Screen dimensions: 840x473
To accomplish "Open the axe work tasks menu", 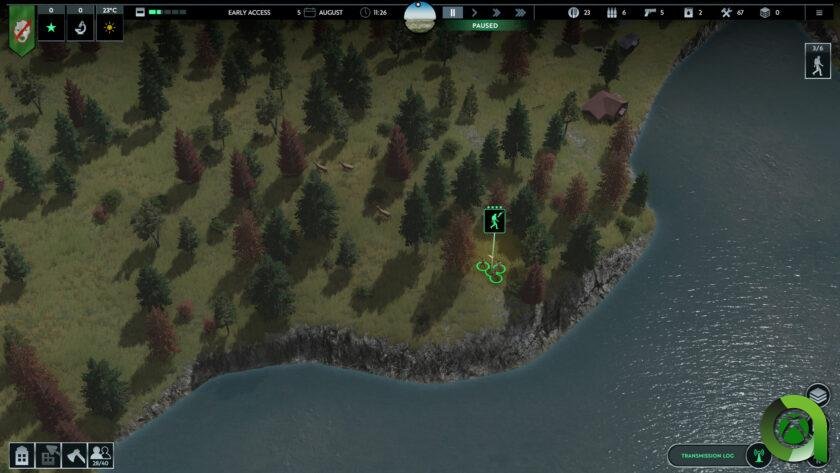I will coord(74,455).
